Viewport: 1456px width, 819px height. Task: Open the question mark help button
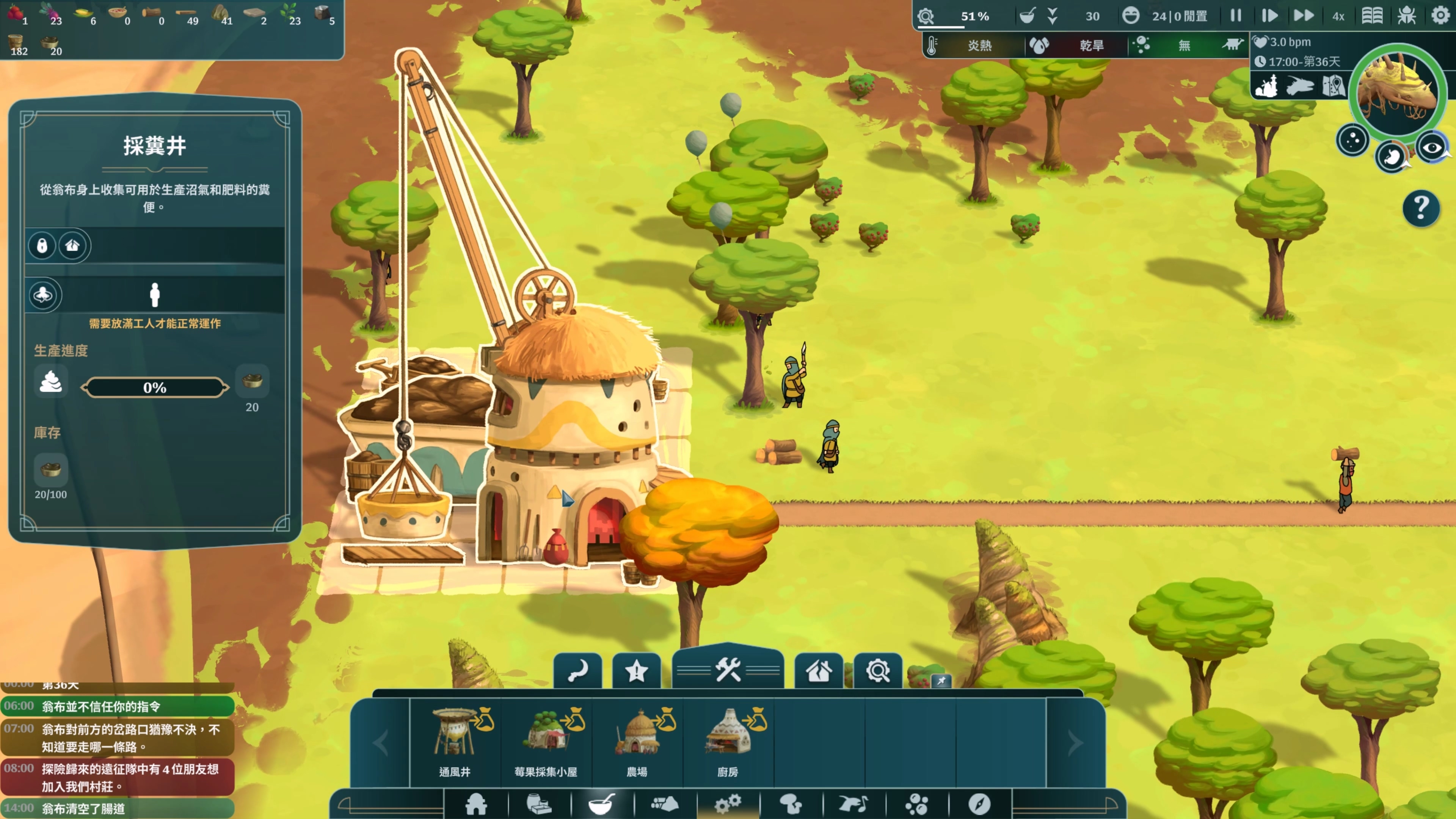click(1420, 208)
